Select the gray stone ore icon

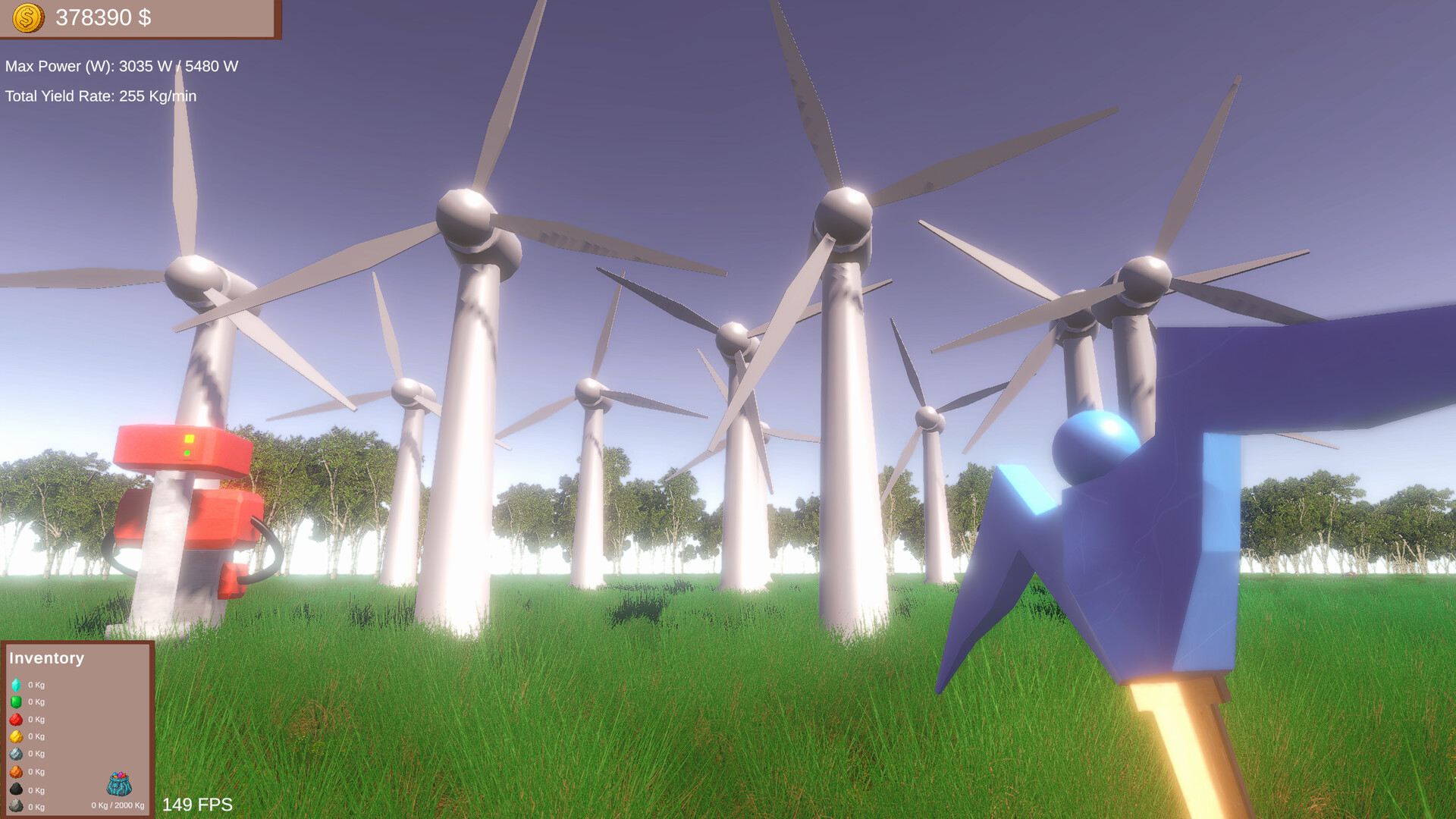click(16, 805)
